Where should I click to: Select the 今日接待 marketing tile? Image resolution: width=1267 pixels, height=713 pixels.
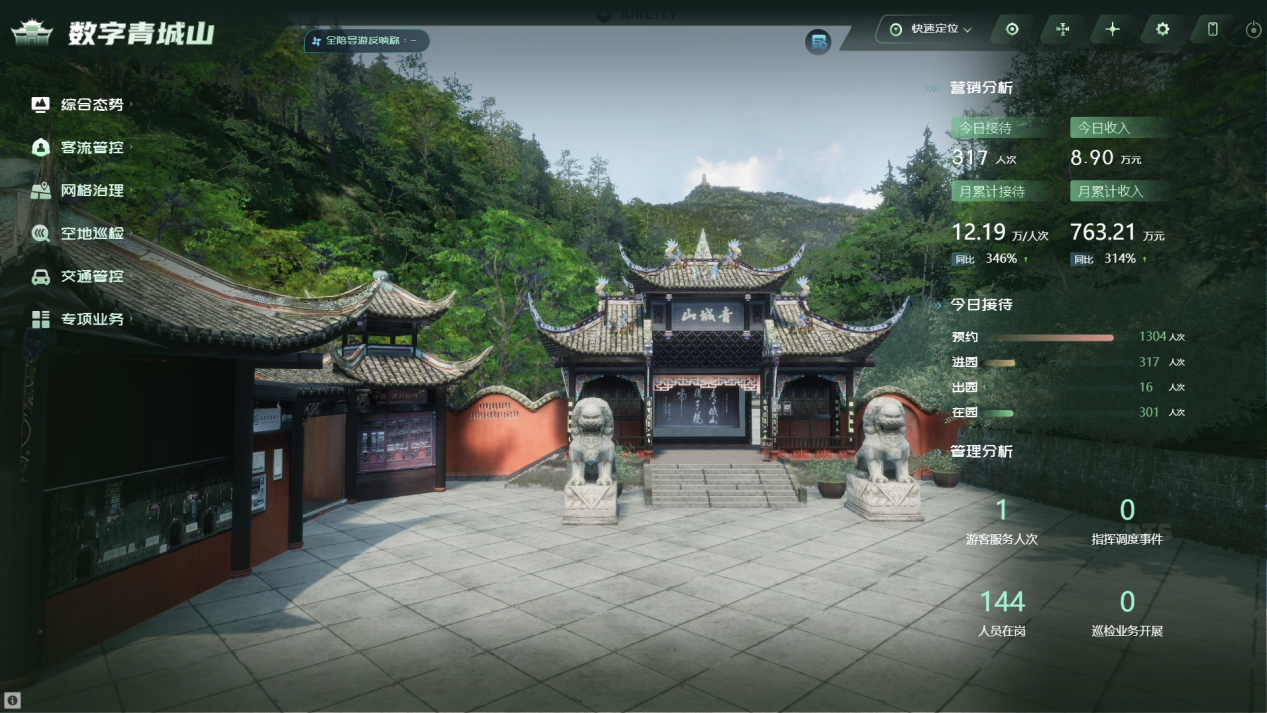point(1000,128)
